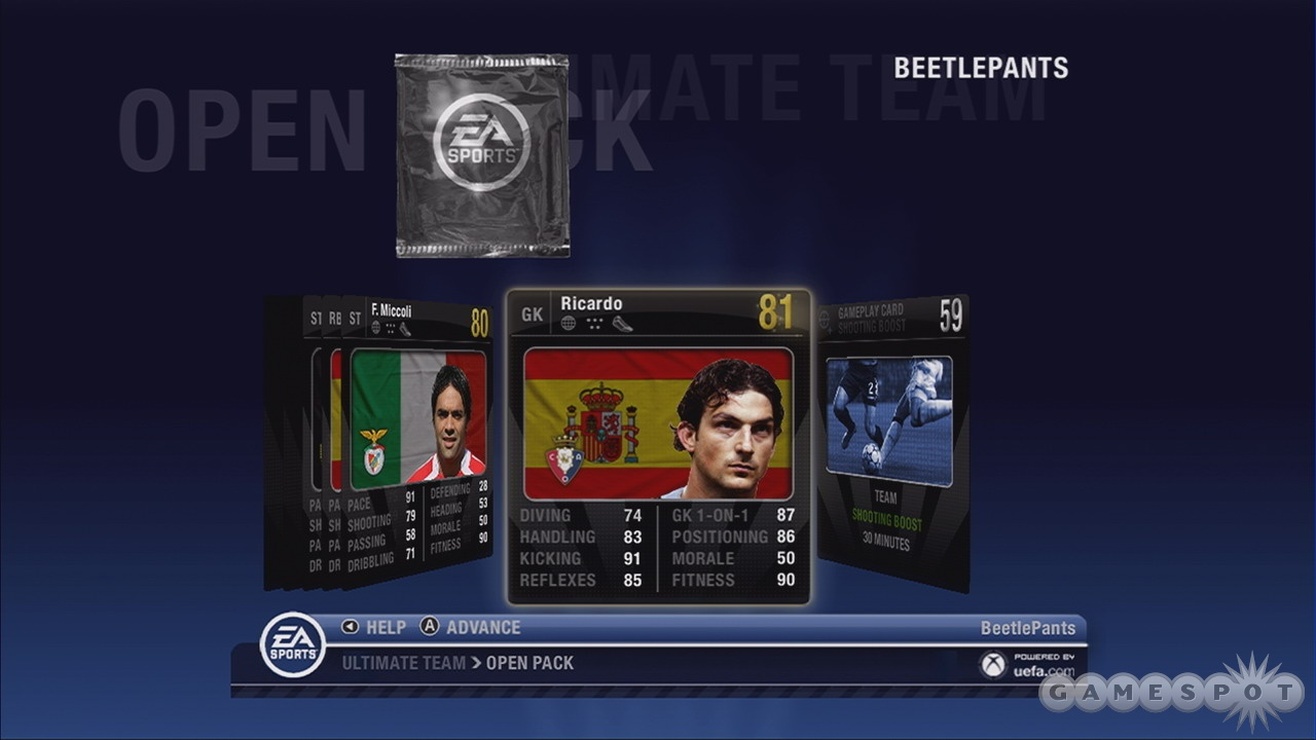Click the formation dots icon beside the globe
1316x740 pixels.
tap(594, 320)
